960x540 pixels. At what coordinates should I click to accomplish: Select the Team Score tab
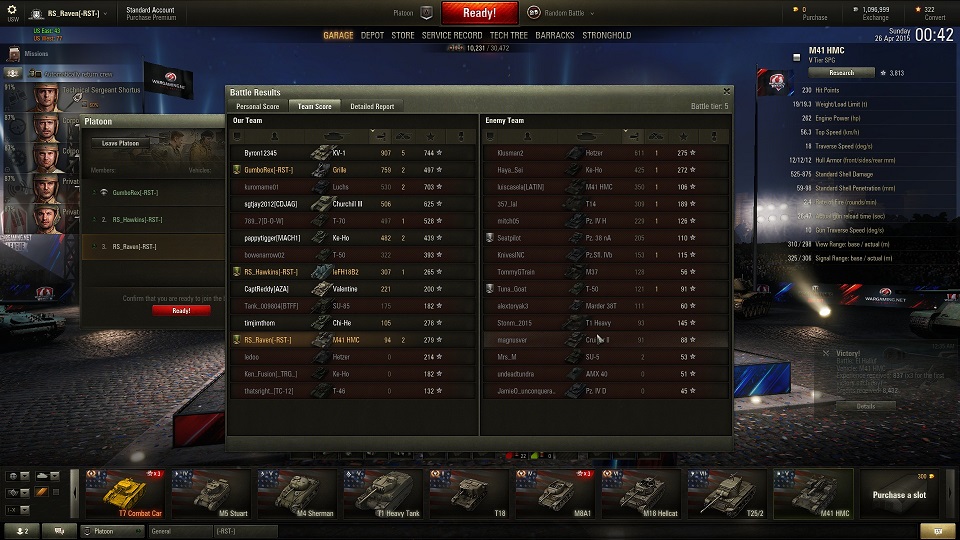[315, 106]
